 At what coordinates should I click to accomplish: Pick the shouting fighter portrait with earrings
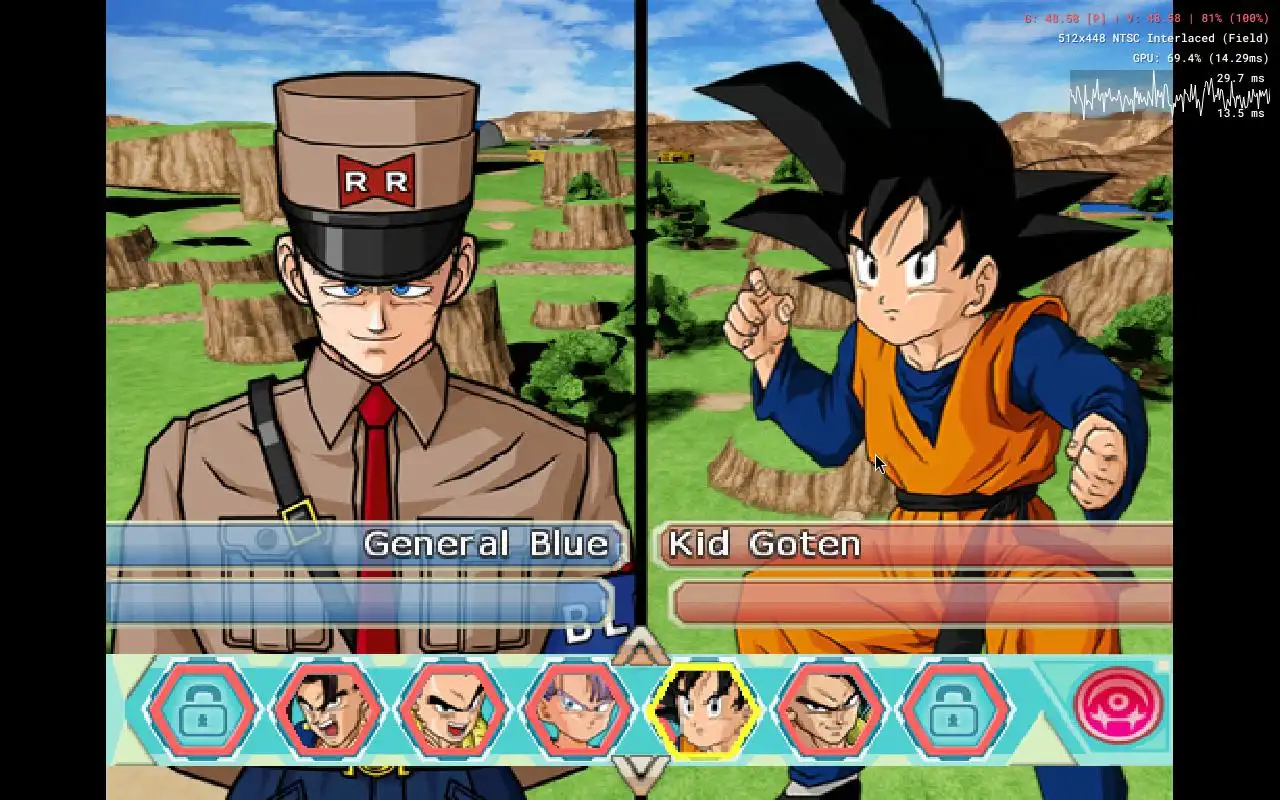[328, 710]
